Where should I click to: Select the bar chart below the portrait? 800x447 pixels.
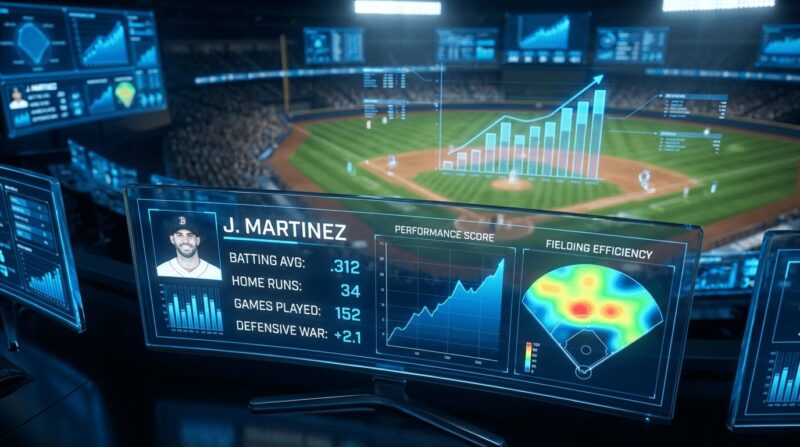click(193, 309)
